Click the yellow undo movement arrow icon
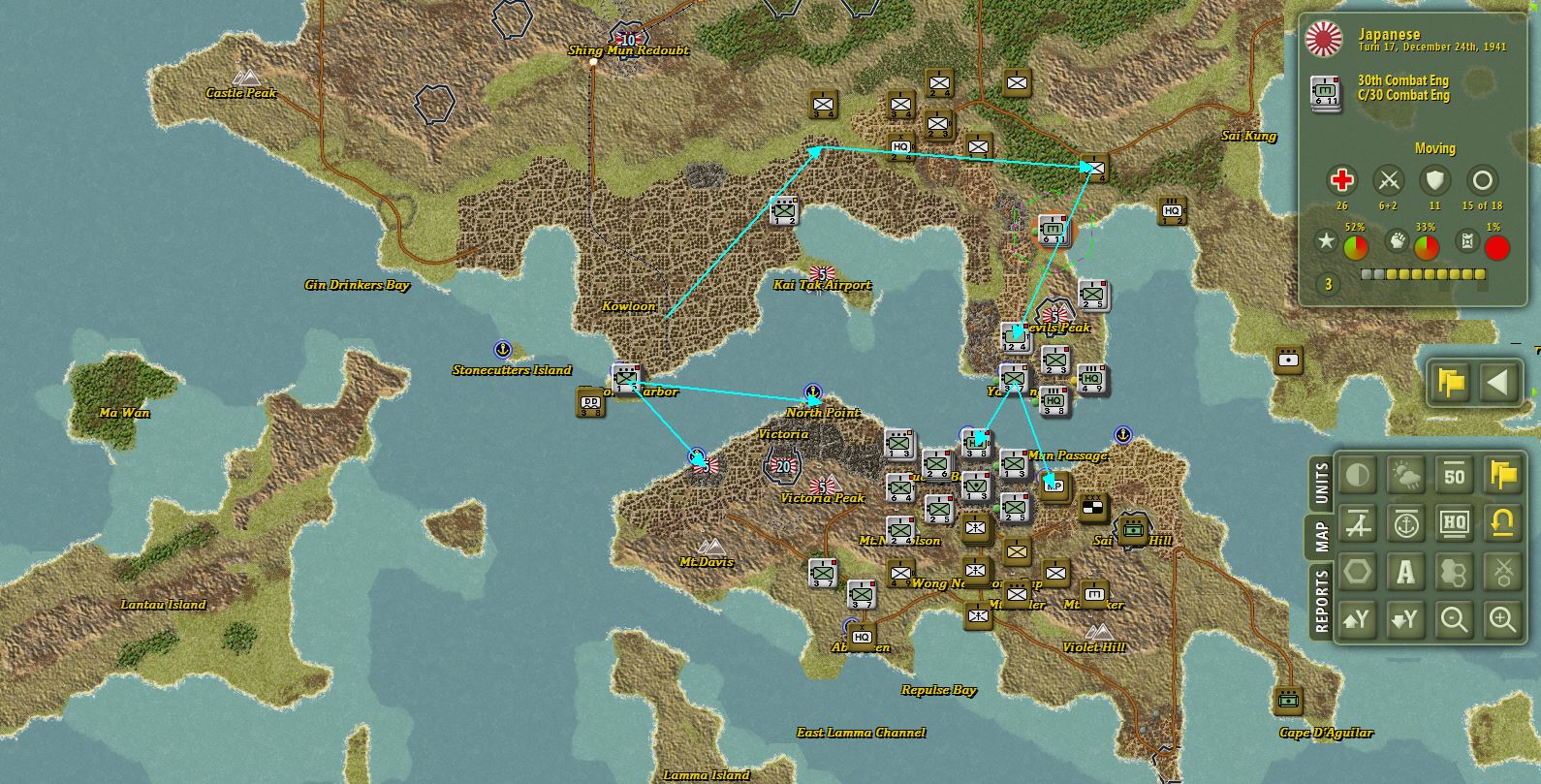Image resolution: width=1541 pixels, height=784 pixels. click(1501, 523)
